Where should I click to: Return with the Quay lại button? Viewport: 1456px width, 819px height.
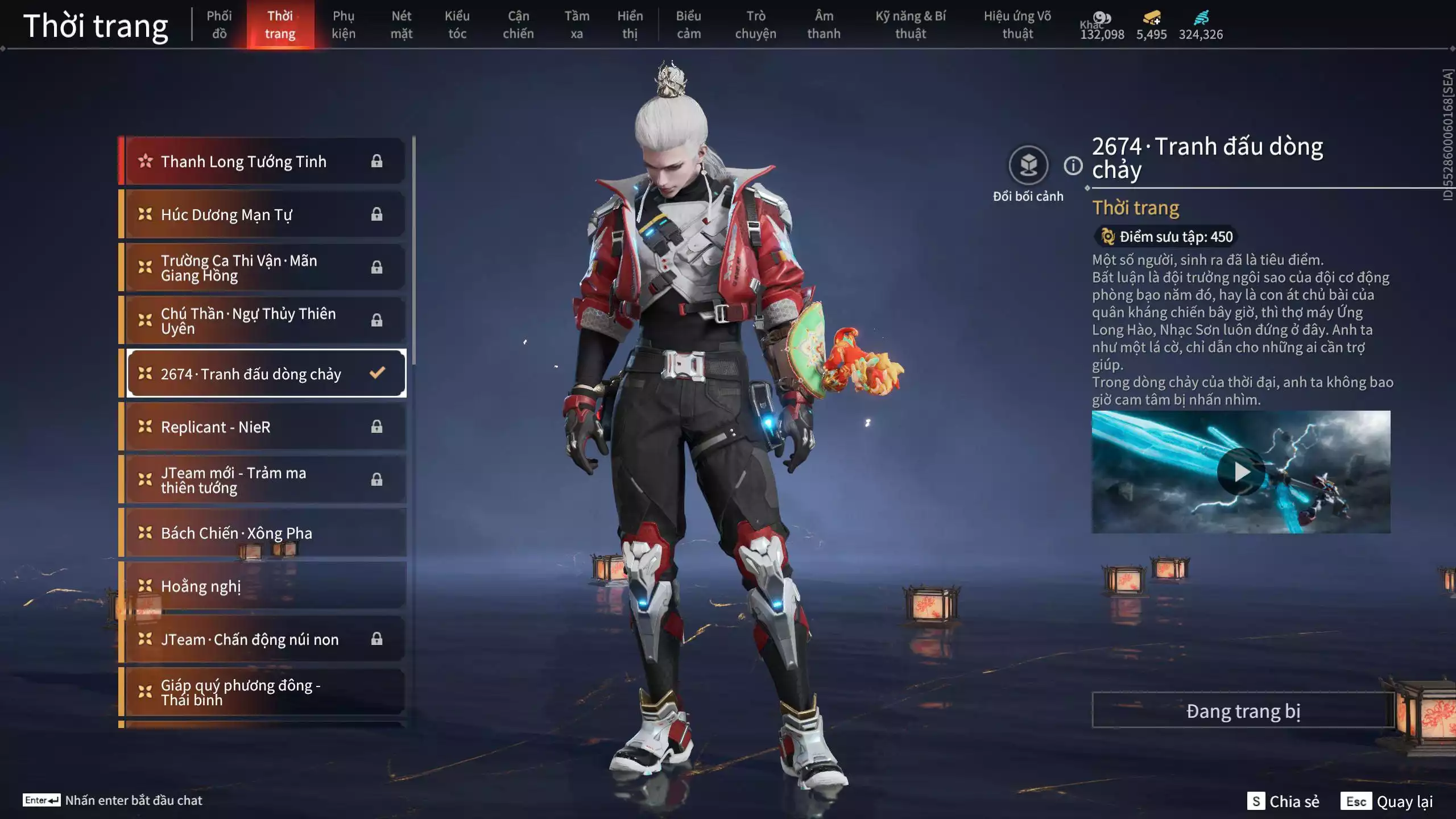pos(1387,801)
